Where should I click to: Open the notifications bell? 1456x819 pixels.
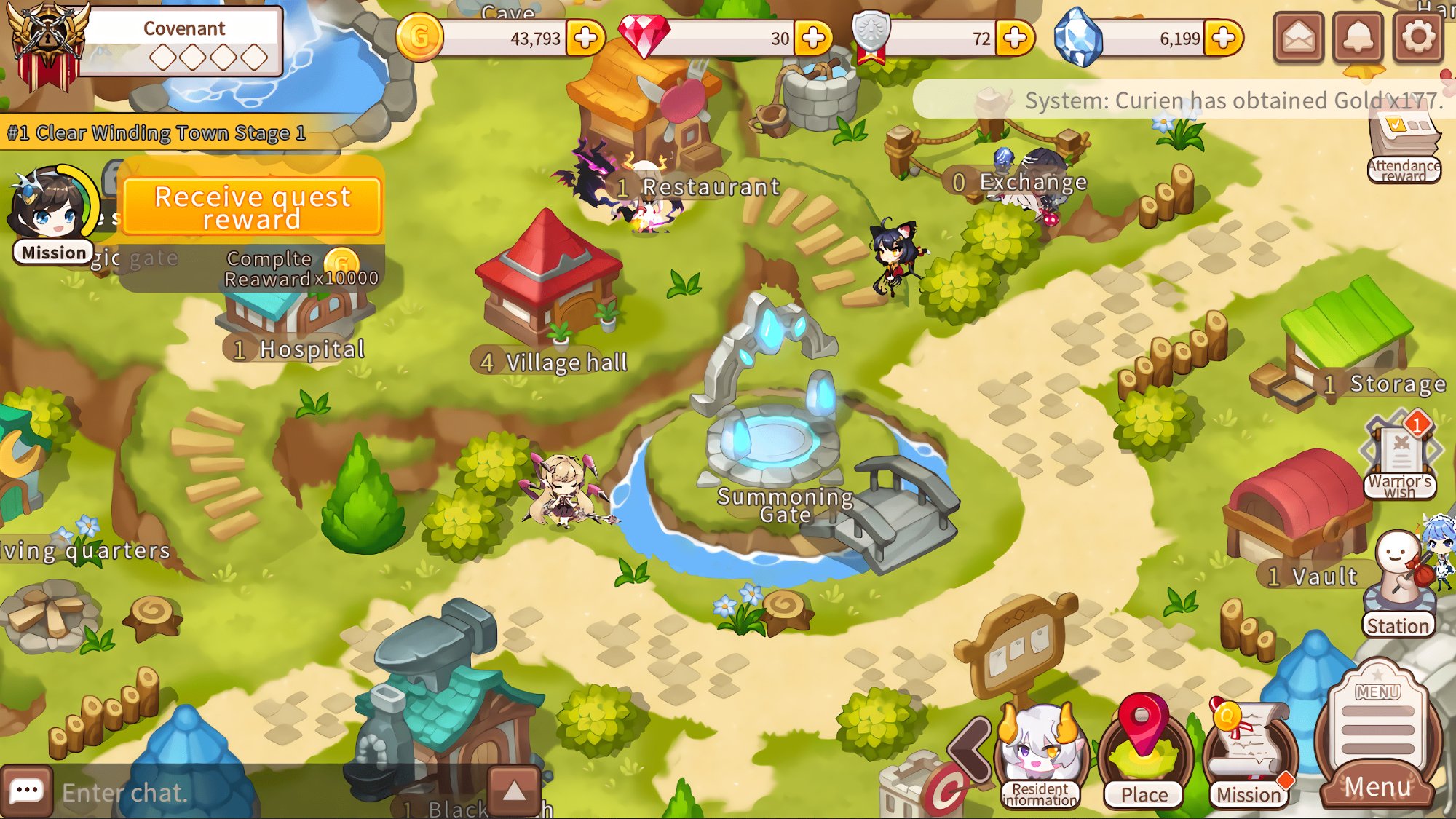[x=1358, y=37]
